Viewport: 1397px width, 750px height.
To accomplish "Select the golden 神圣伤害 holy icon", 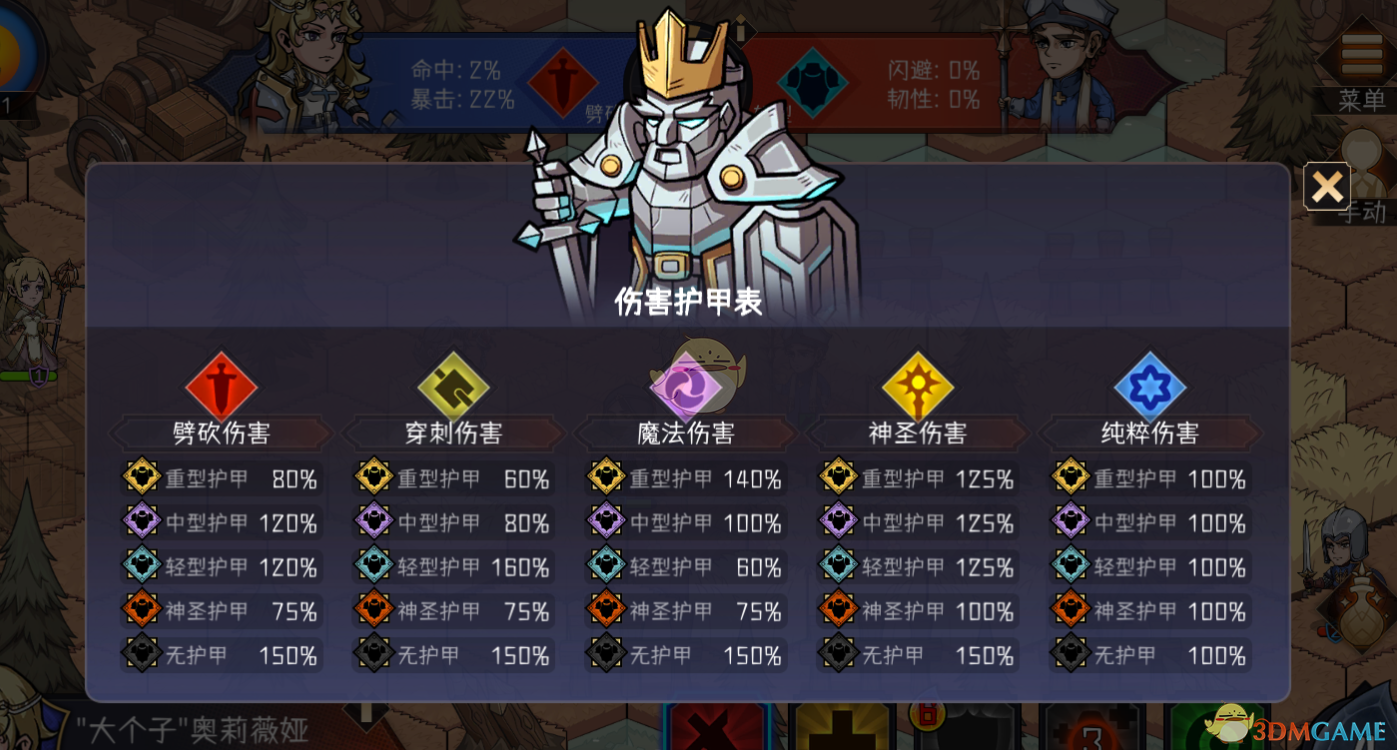I will pos(918,385).
